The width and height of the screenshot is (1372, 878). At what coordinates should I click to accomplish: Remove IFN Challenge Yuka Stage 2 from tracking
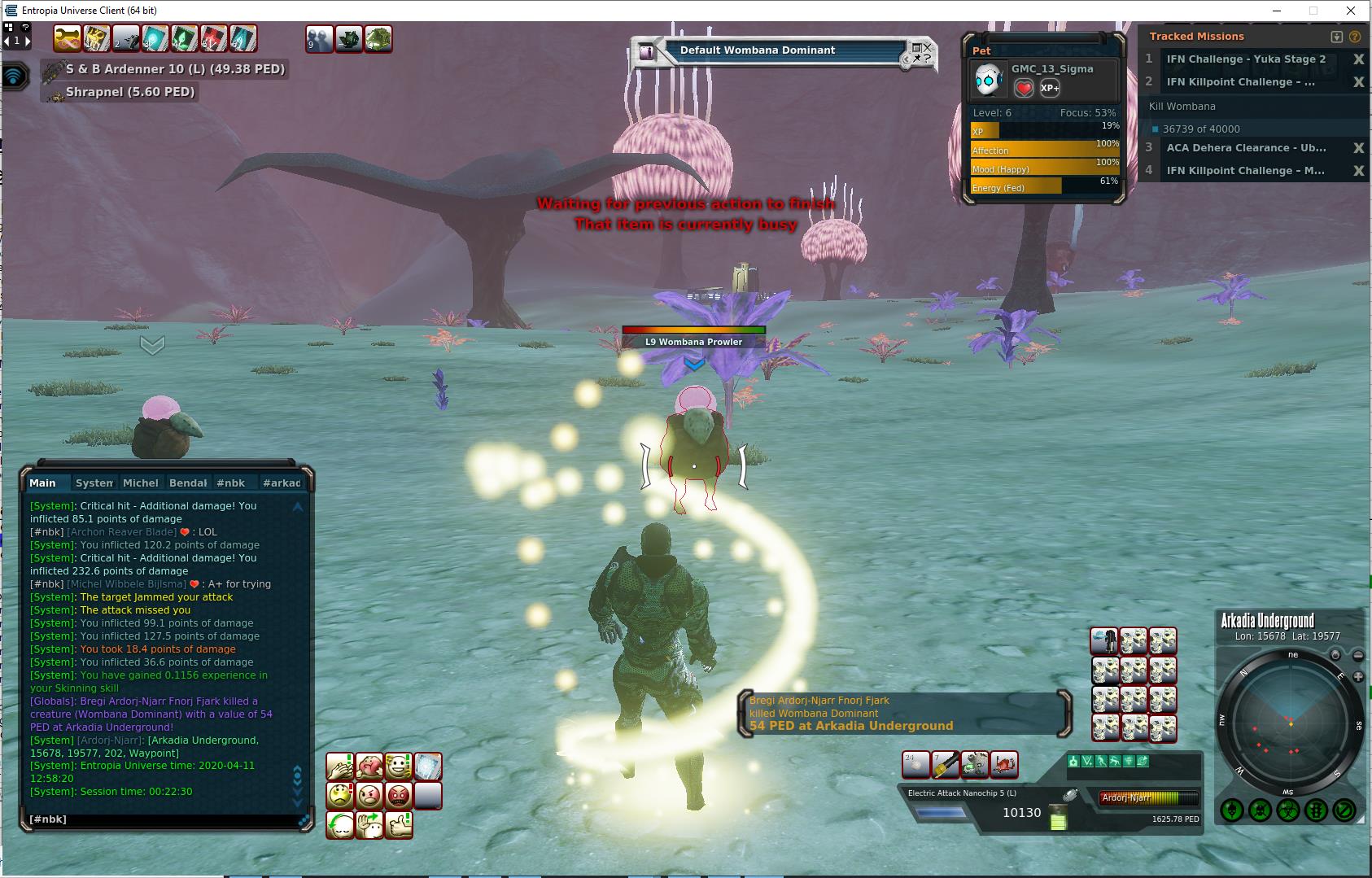point(1358,59)
